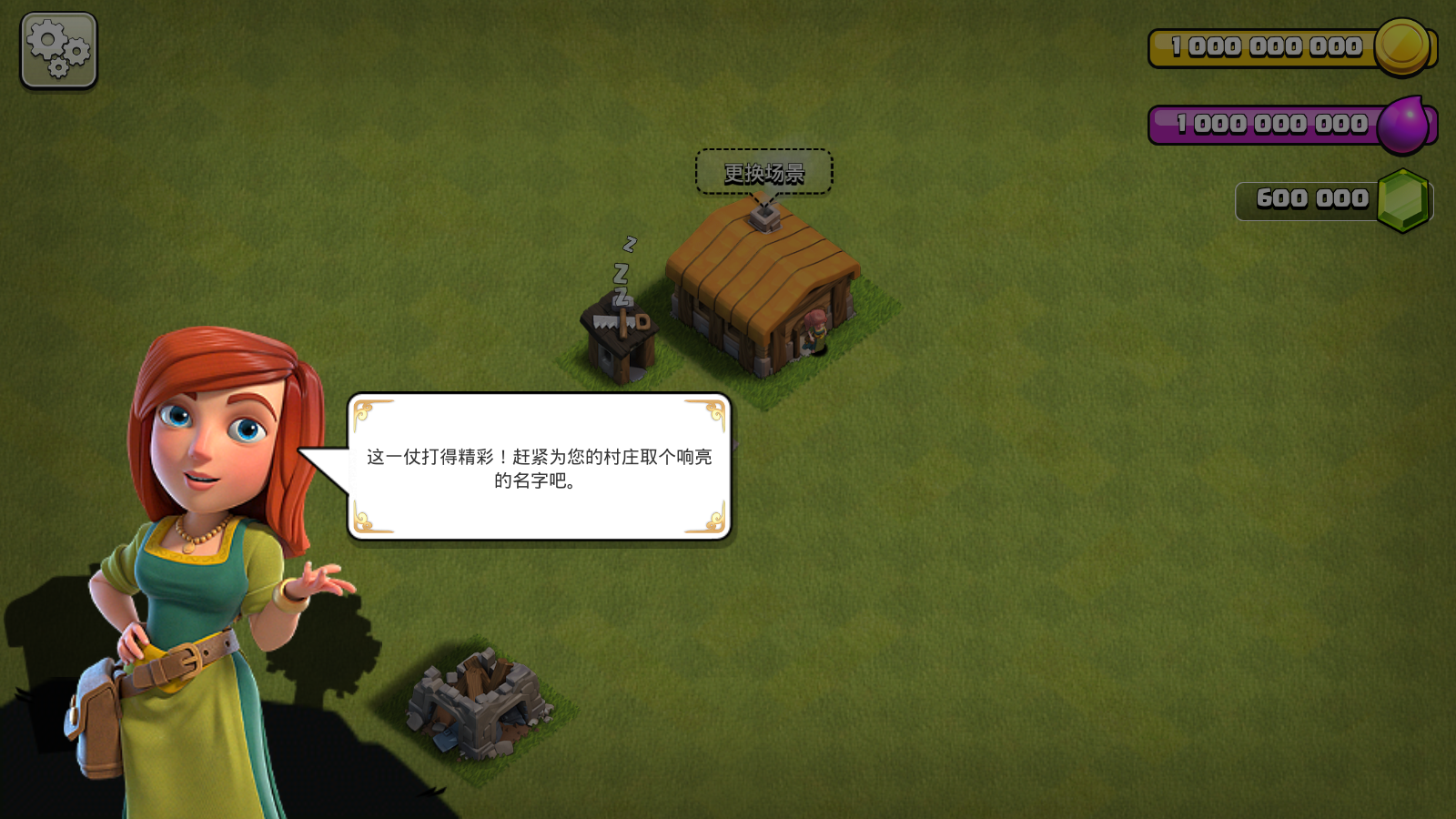
Task: Click the green gem icon
Action: coord(1401,197)
